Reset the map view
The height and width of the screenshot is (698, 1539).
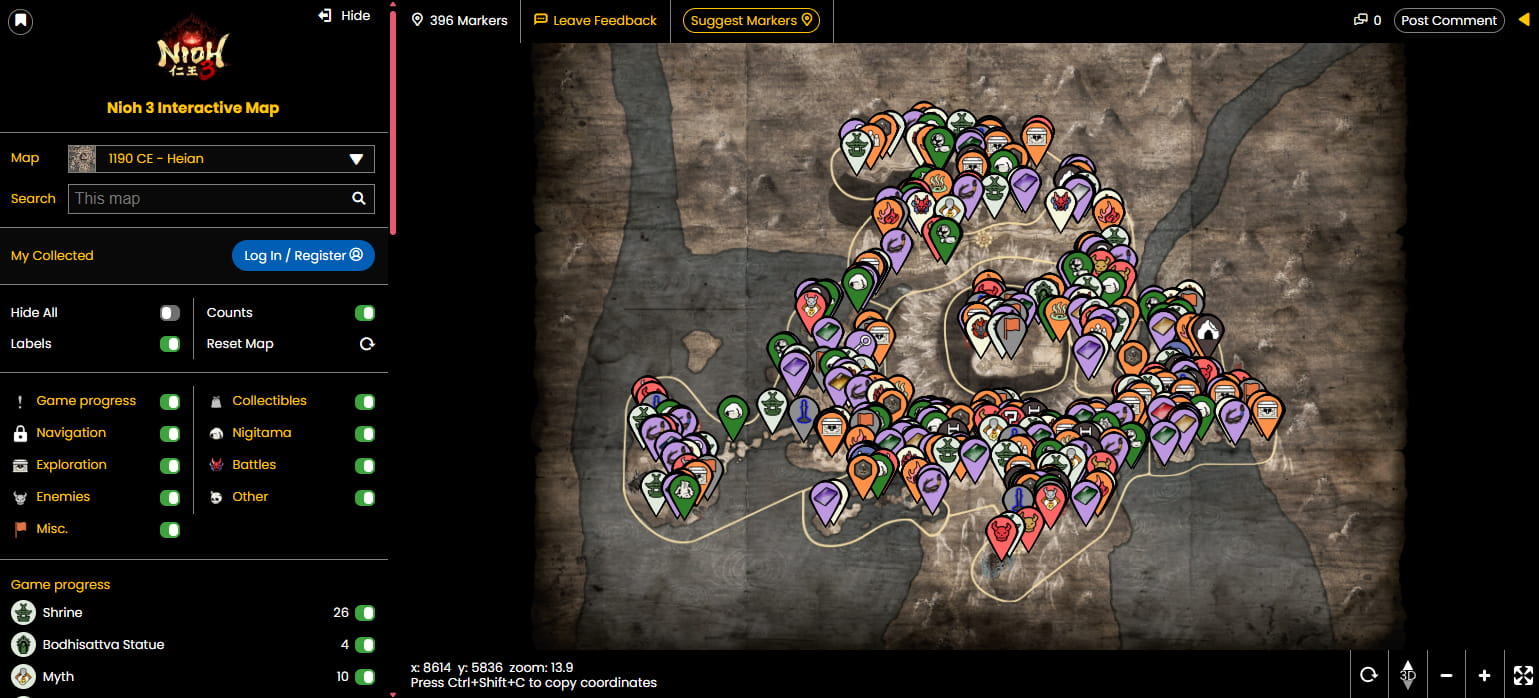[x=367, y=344]
